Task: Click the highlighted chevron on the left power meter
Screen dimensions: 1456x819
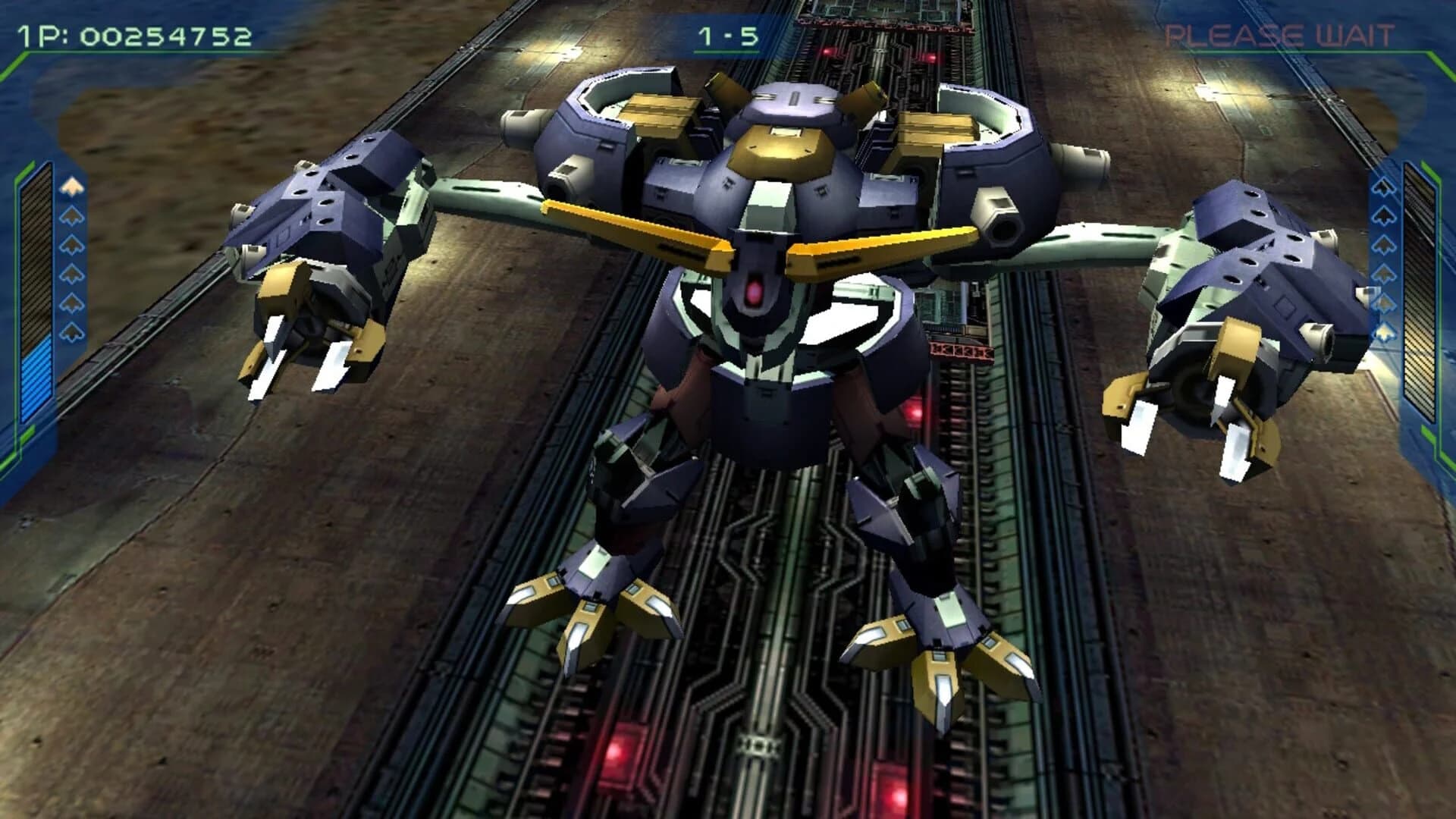Action: click(72, 187)
